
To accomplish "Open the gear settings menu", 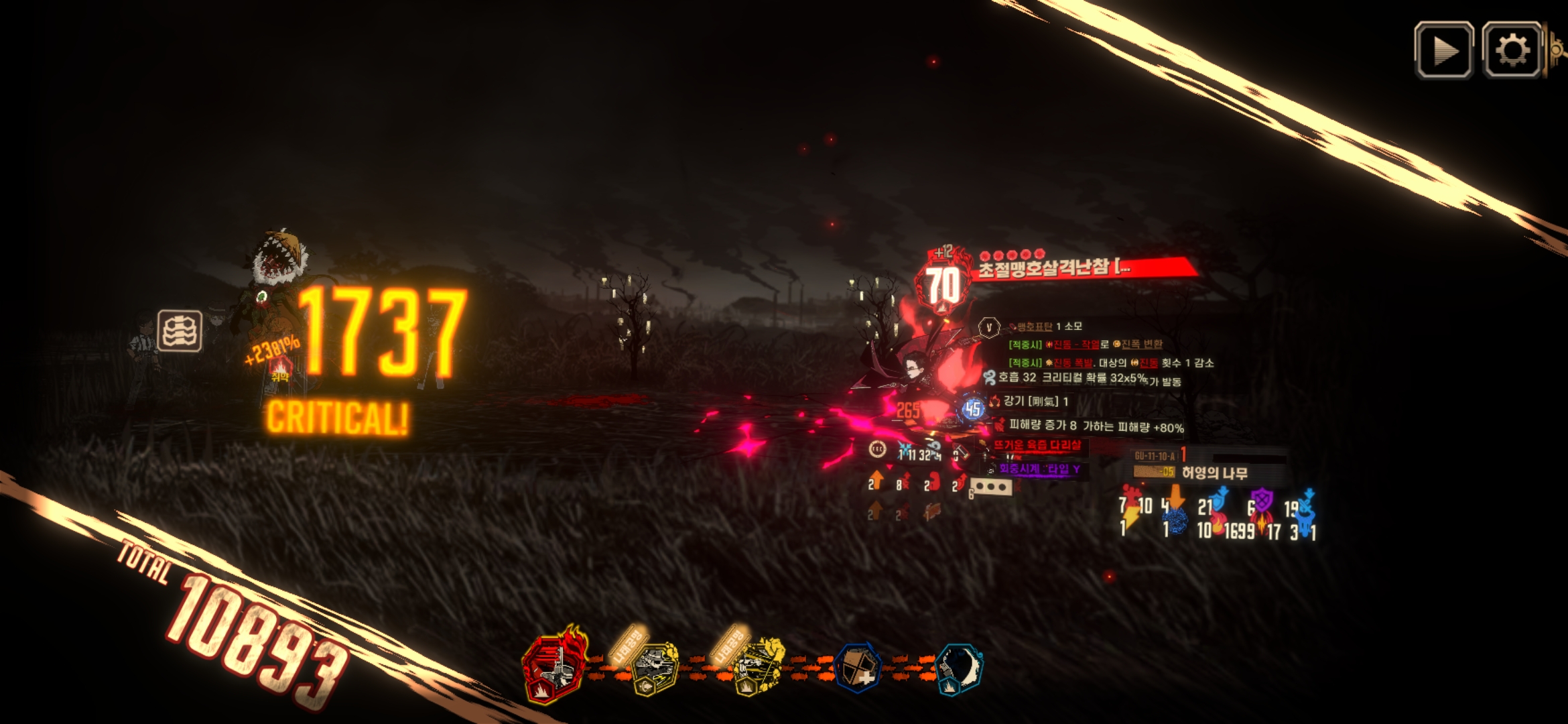I will (1512, 50).
